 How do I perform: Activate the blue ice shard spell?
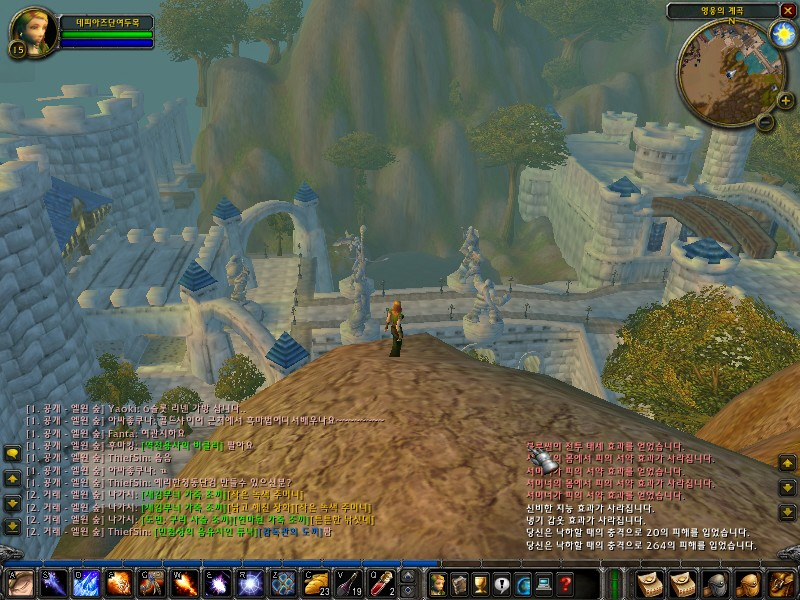(x=85, y=582)
